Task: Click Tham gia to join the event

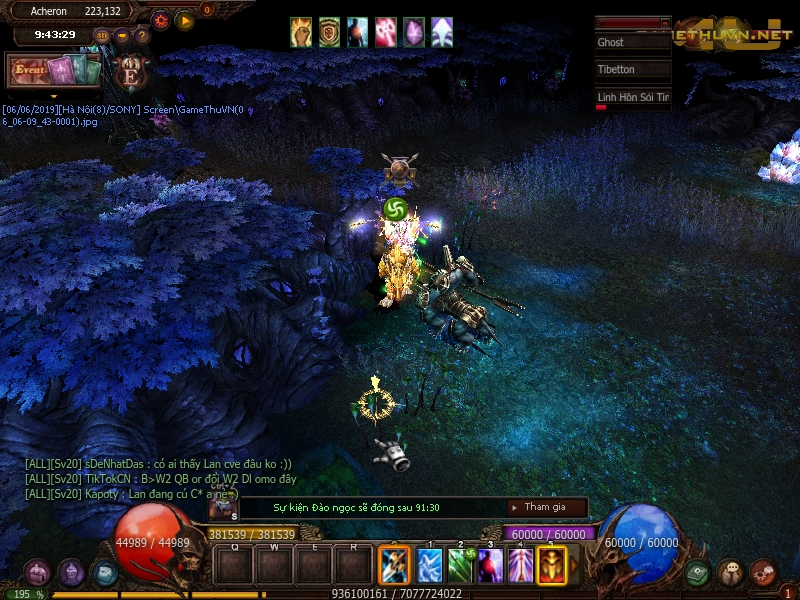Action: pyautogui.click(x=545, y=507)
